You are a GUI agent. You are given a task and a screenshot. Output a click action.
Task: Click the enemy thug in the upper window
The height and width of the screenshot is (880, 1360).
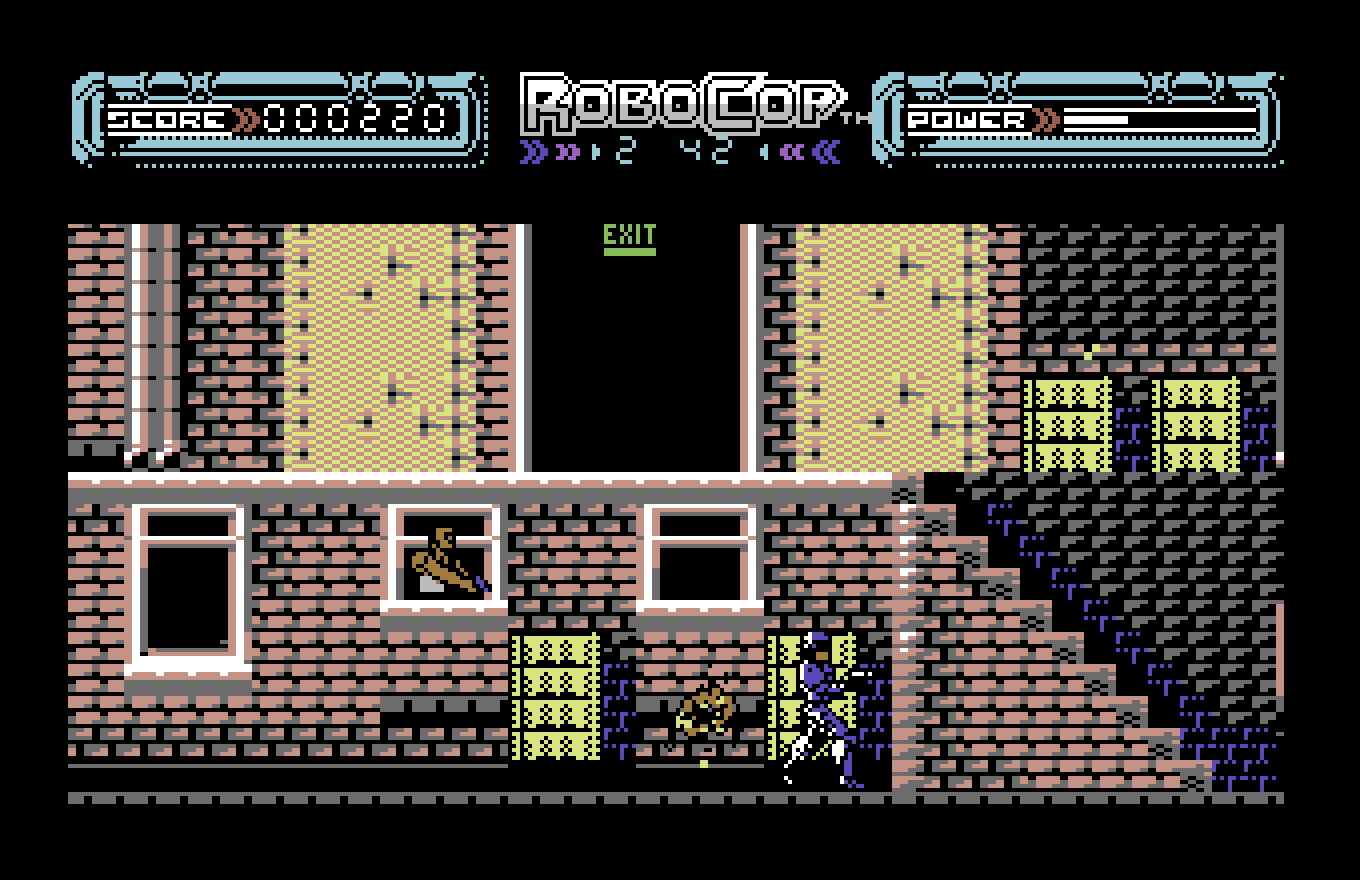click(443, 560)
